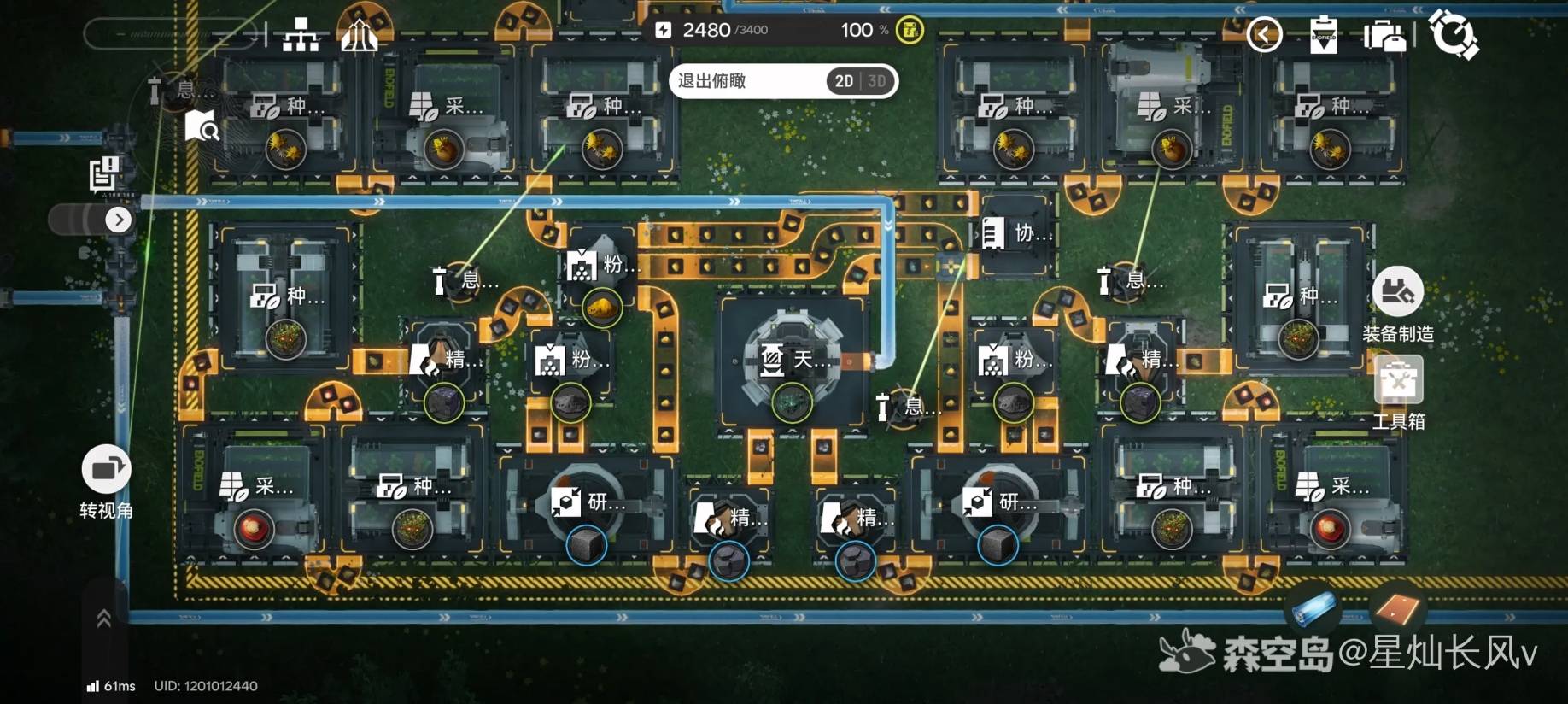Tap the 转视角 change view button
Image resolution: width=1568 pixels, height=704 pixels.
106,469
